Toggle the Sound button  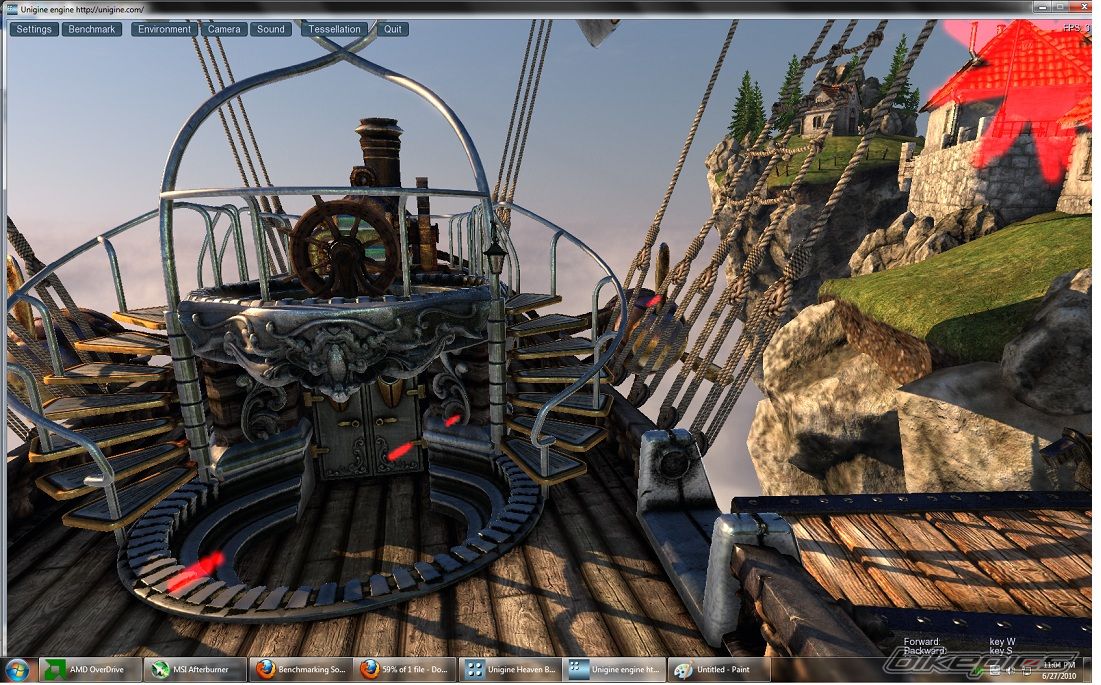(271, 29)
